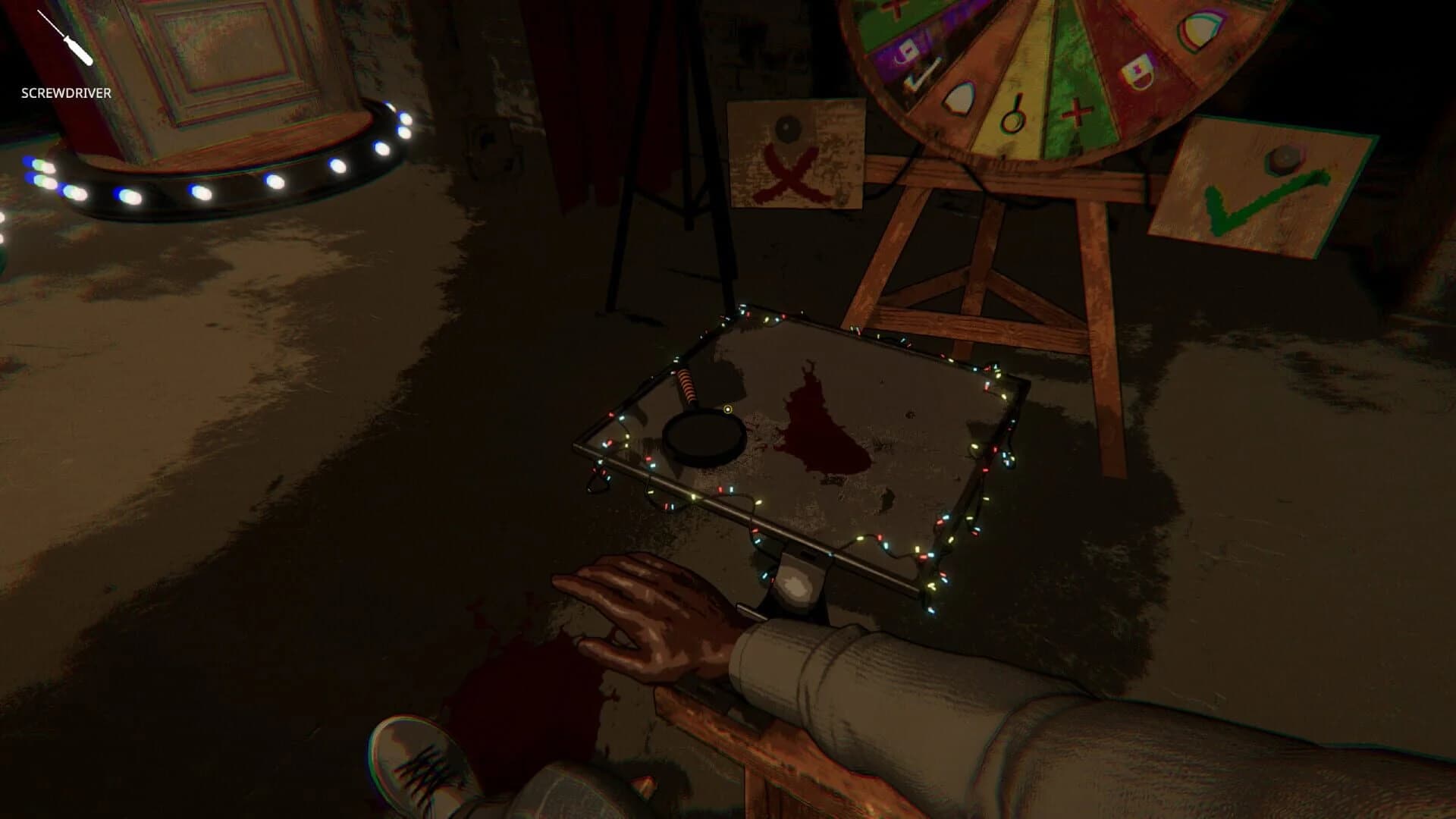Screen dimensions: 1456x819
Task: Click the yellow pointer on the table edge
Action: tap(730, 409)
